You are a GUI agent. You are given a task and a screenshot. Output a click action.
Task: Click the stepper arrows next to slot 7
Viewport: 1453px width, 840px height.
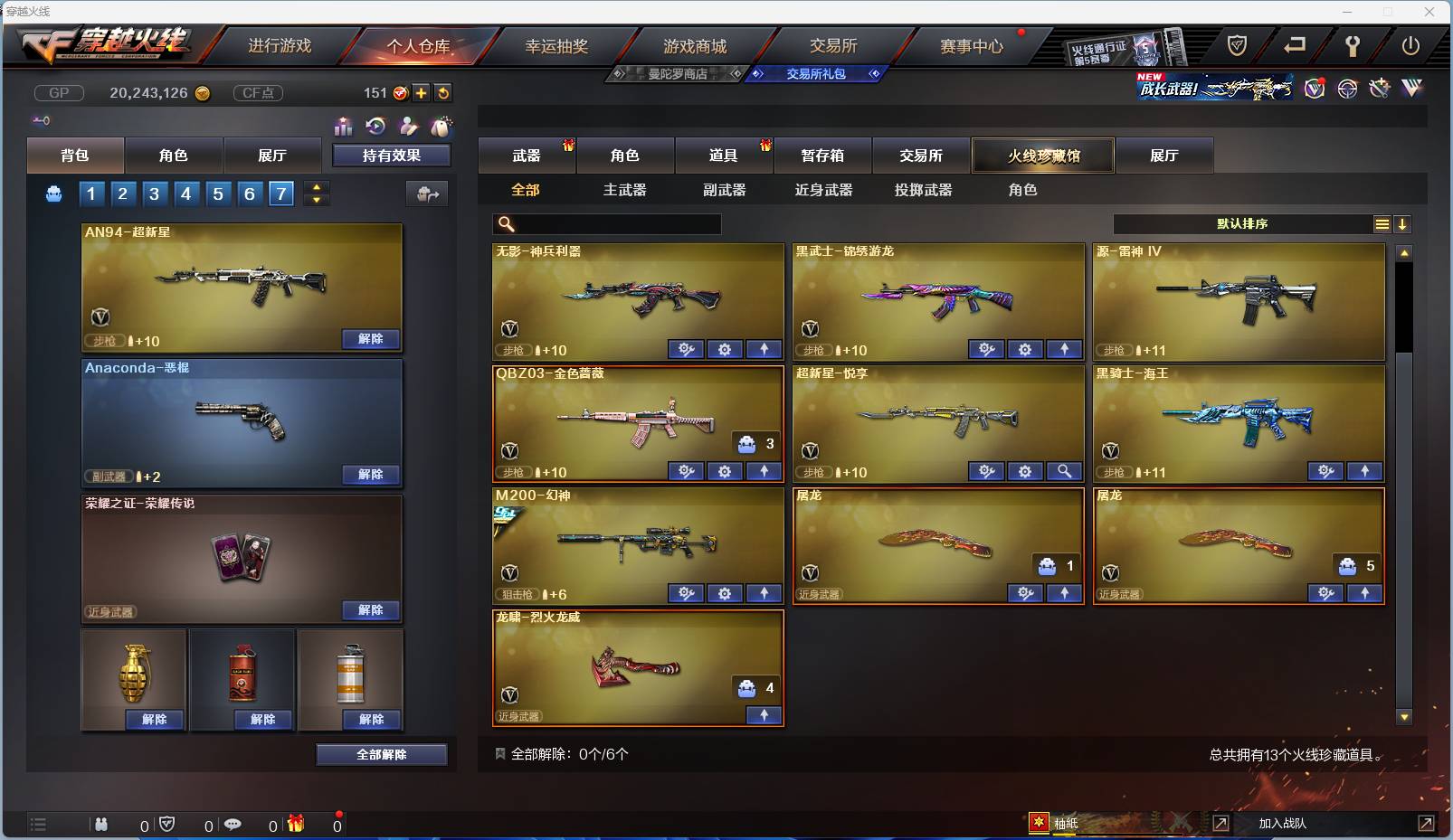pos(315,193)
